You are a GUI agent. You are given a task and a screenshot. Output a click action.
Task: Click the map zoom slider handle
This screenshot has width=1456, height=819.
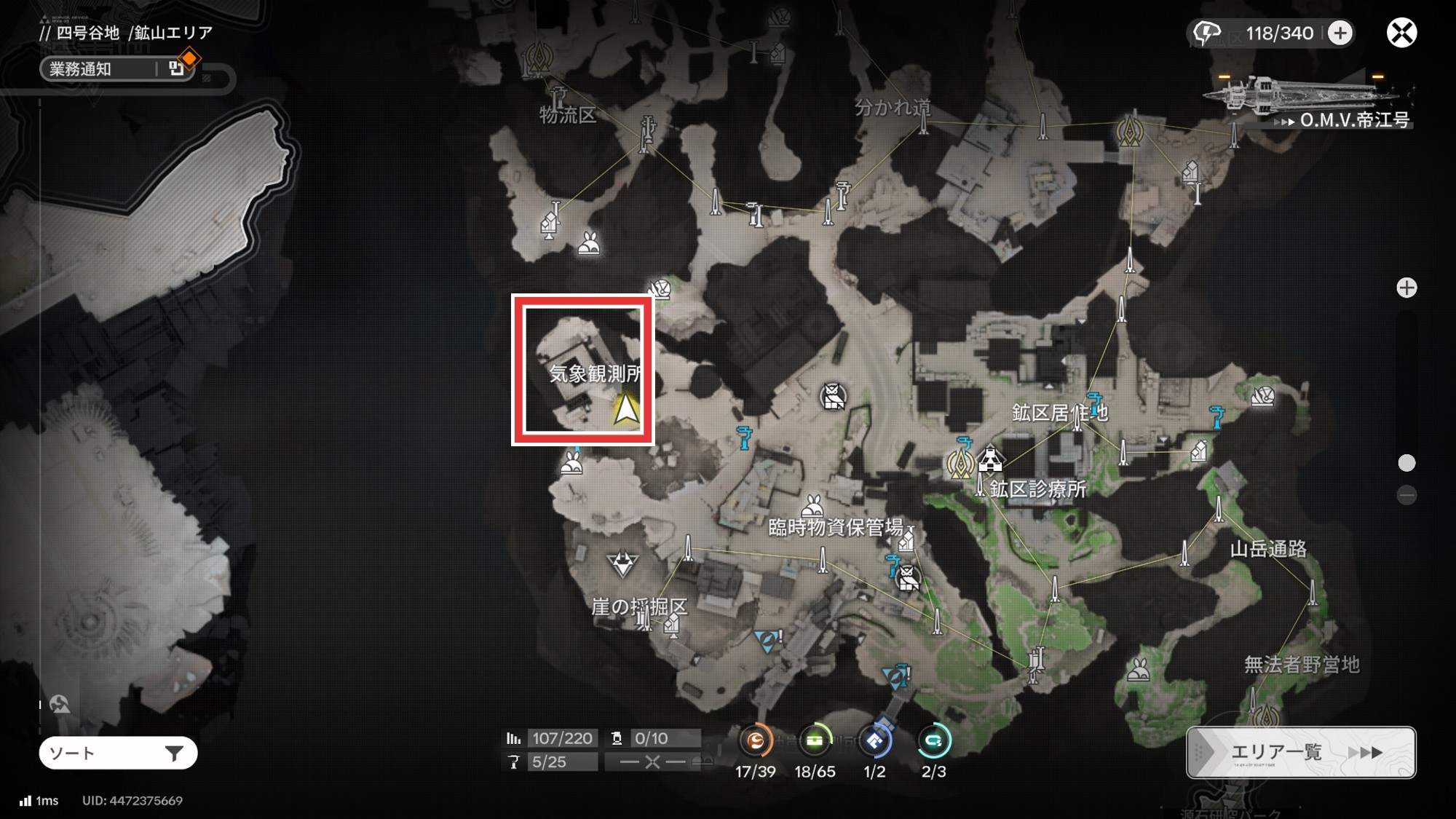[x=1406, y=463]
